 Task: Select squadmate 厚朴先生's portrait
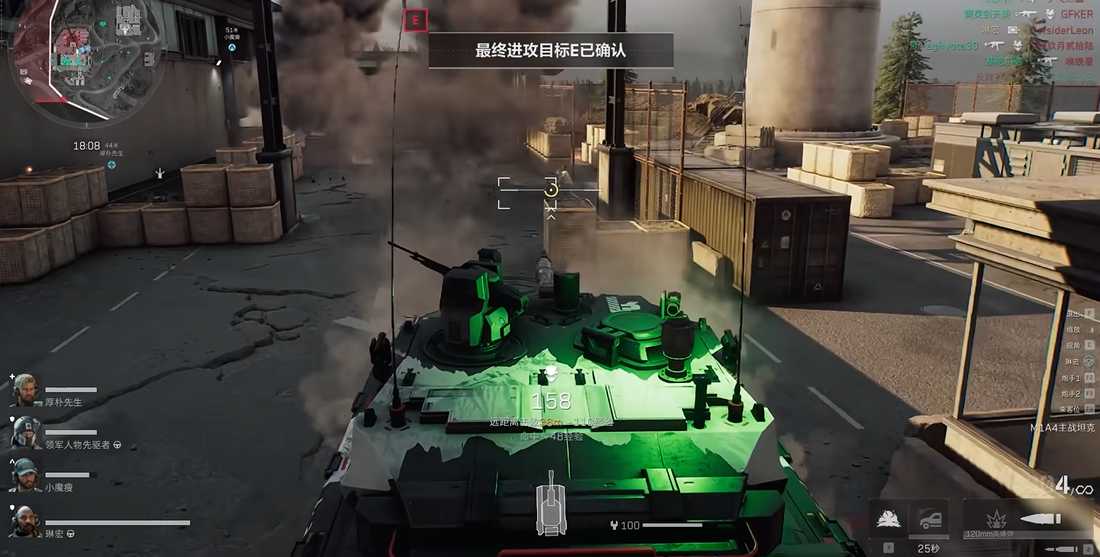coord(25,390)
